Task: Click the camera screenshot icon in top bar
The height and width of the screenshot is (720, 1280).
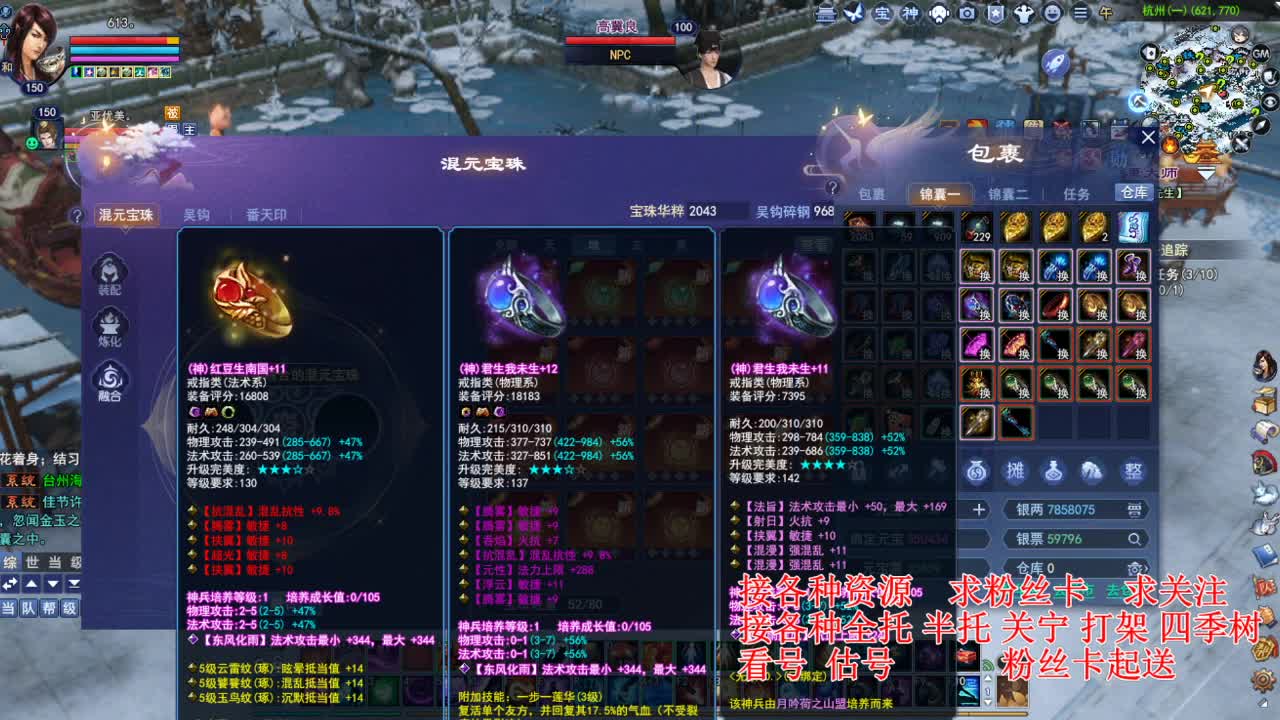Action: (966, 12)
